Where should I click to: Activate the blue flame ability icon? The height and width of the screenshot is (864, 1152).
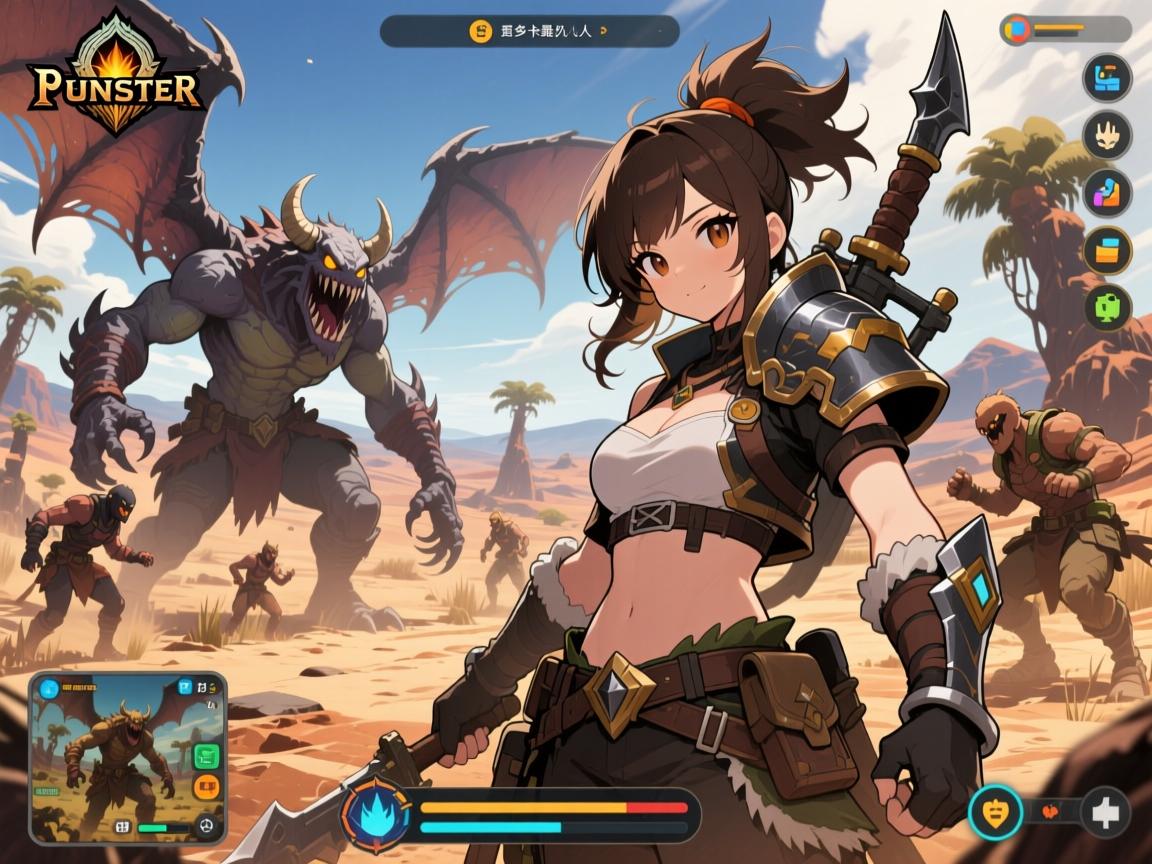tap(377, 813)
